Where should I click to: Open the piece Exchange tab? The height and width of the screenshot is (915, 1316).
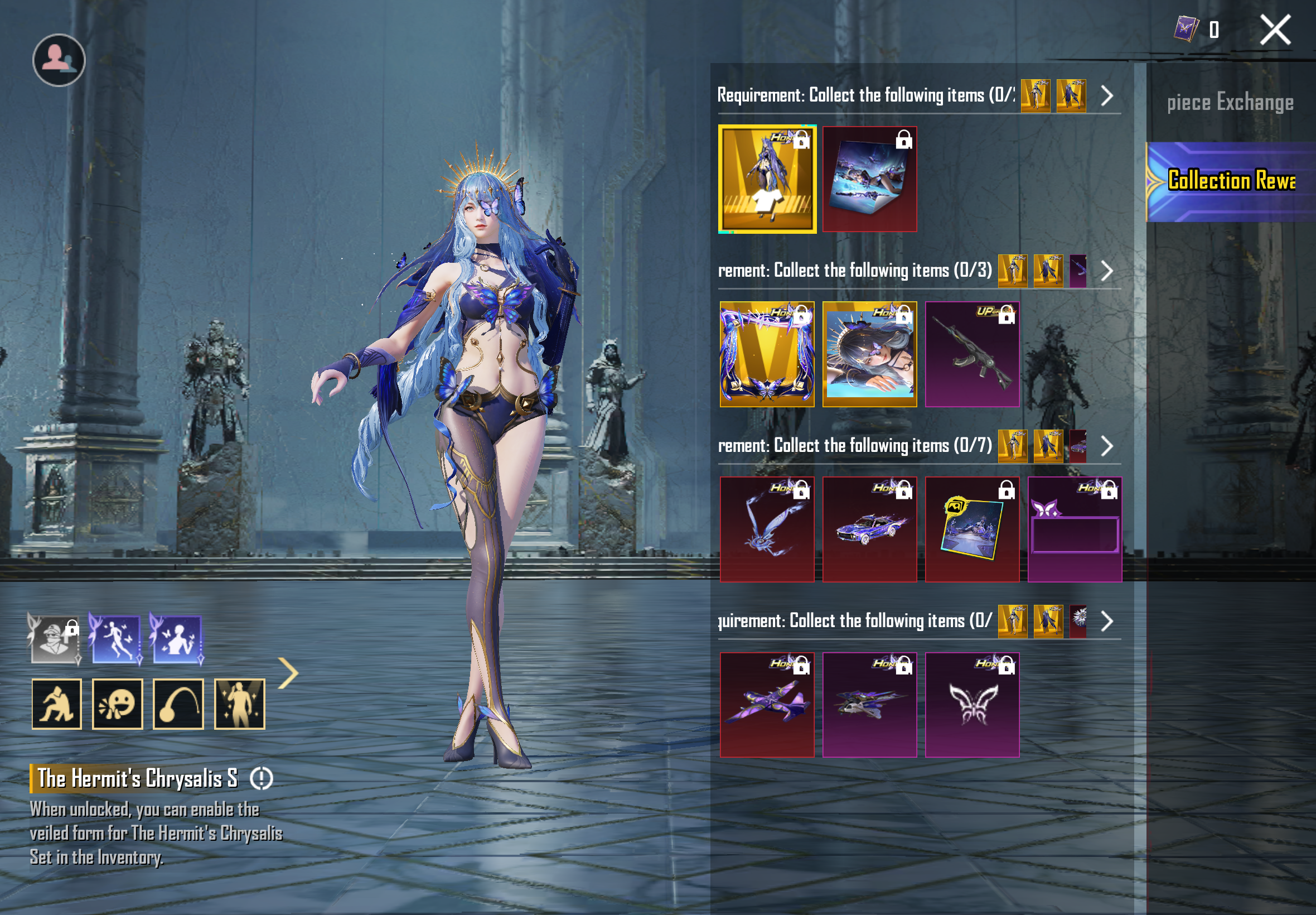click(x=1230, y=103)
